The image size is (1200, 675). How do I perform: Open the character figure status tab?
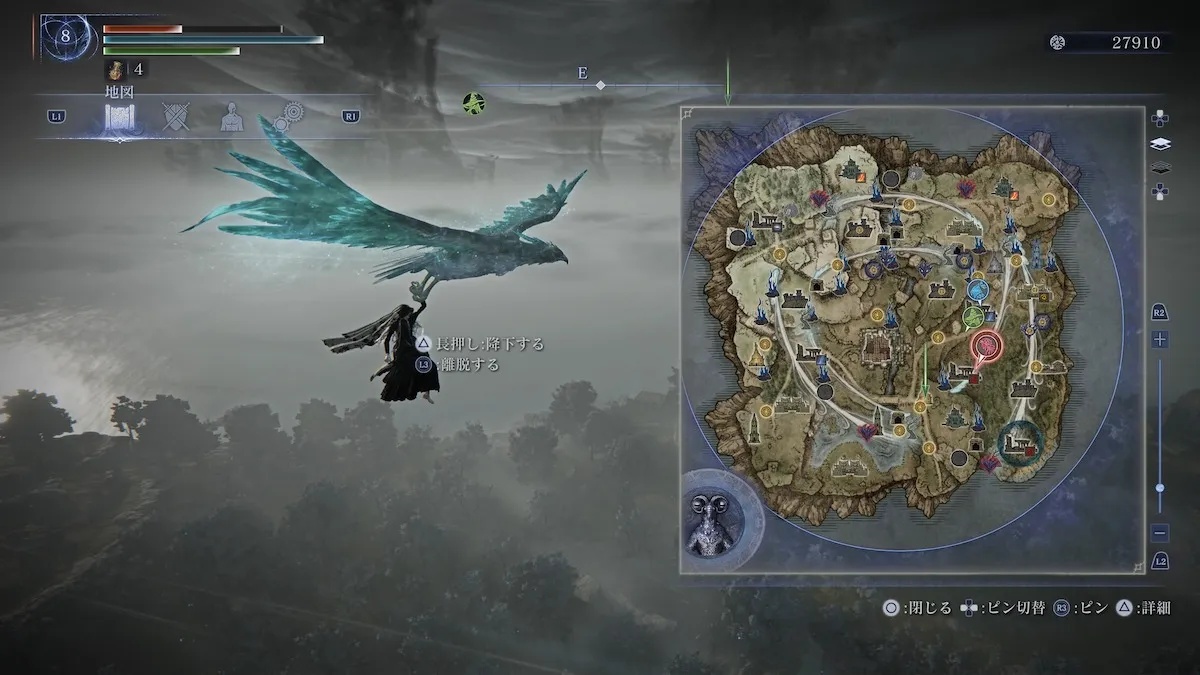point(232,118)
